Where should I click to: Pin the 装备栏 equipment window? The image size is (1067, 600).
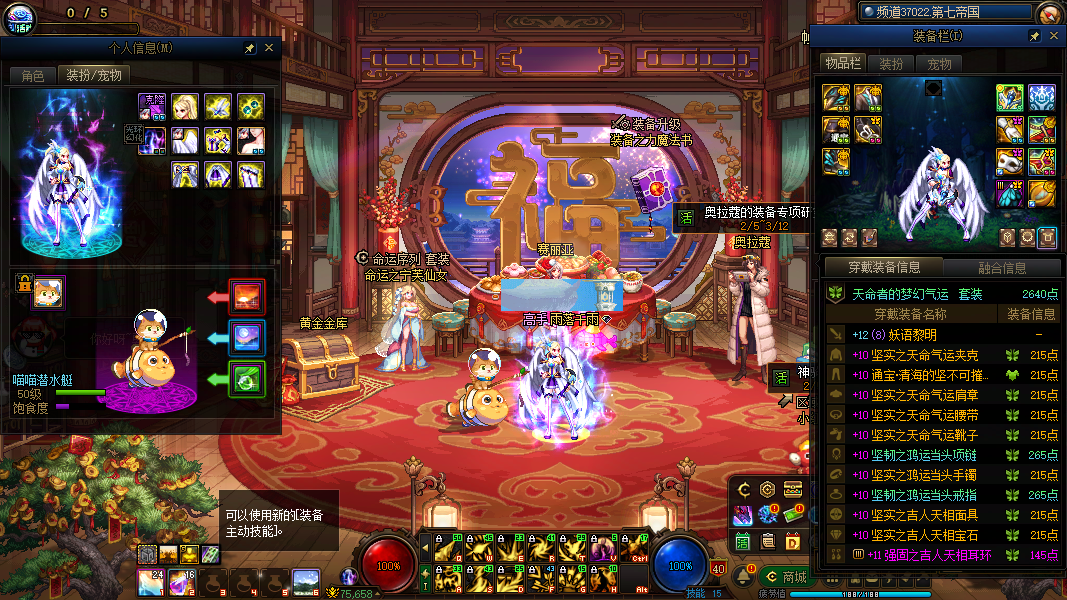(1035, 36)
